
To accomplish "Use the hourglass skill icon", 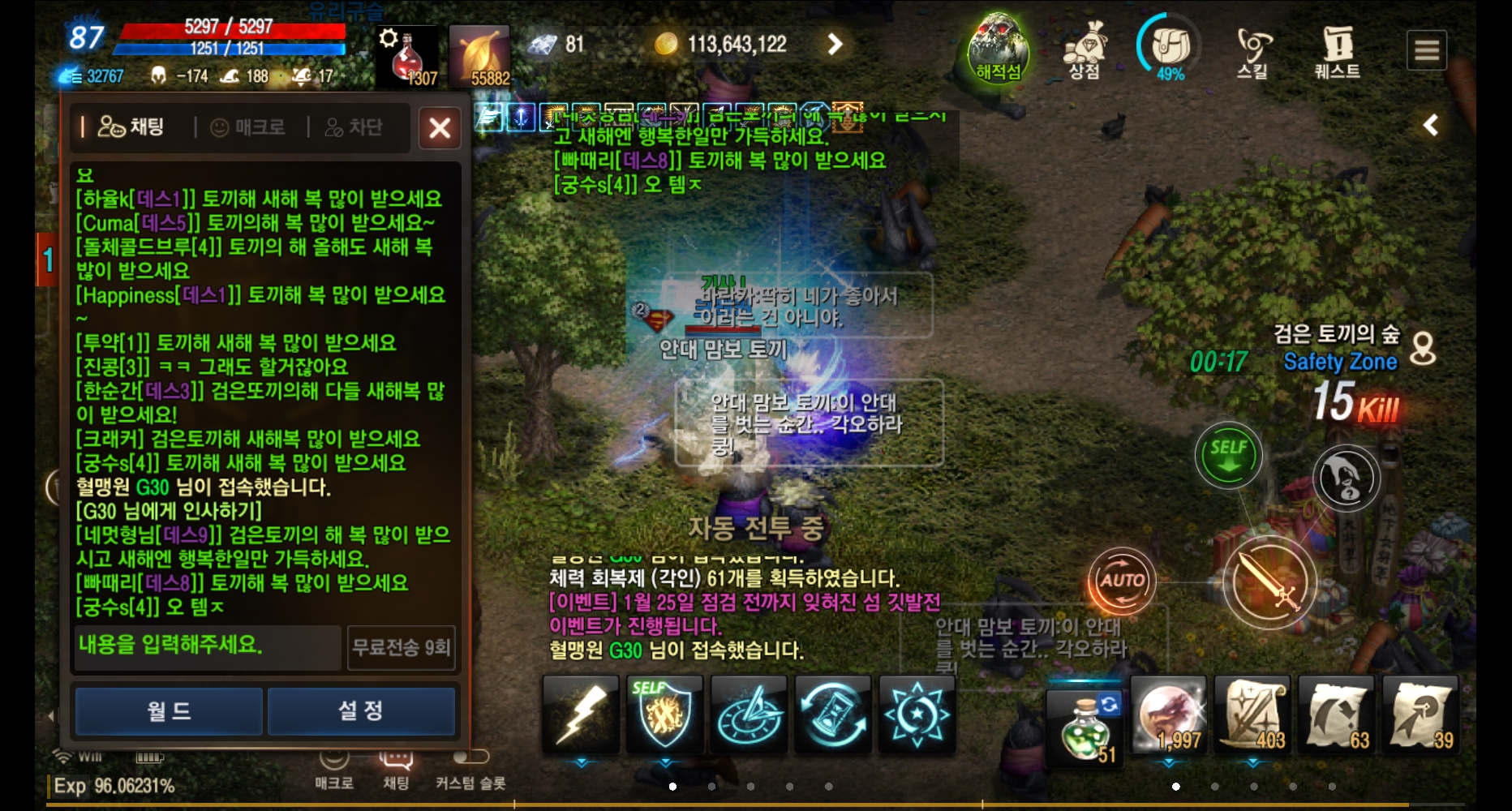I will [831, 715].
